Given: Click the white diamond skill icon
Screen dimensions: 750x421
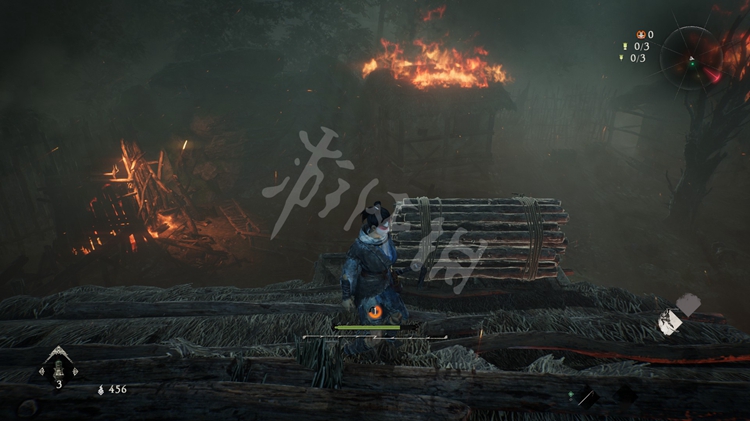Looking at the screenshot, I should (671, 321).
